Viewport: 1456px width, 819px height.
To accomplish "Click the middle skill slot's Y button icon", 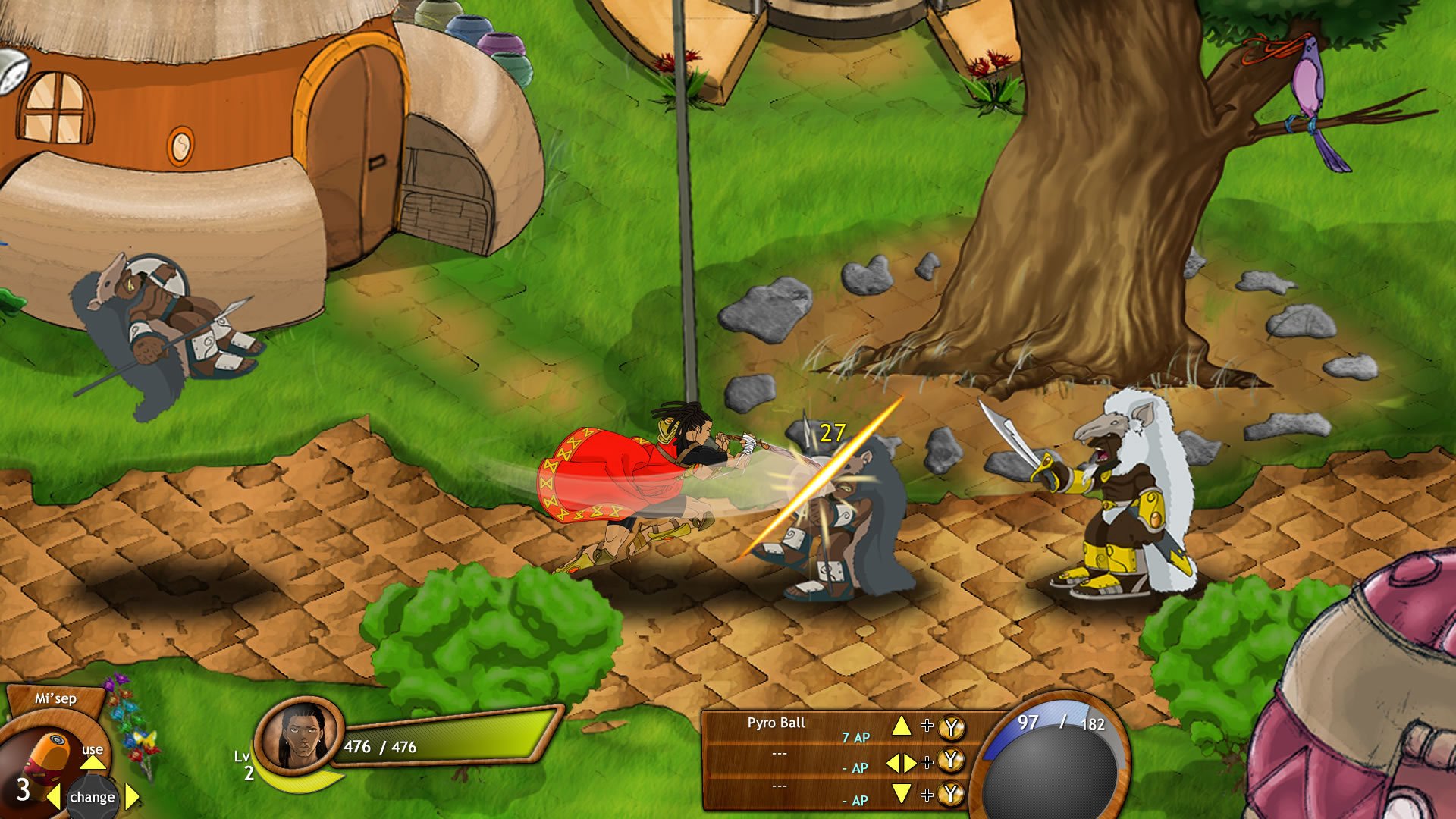I will pyautogui.click(x=950, y=761).
